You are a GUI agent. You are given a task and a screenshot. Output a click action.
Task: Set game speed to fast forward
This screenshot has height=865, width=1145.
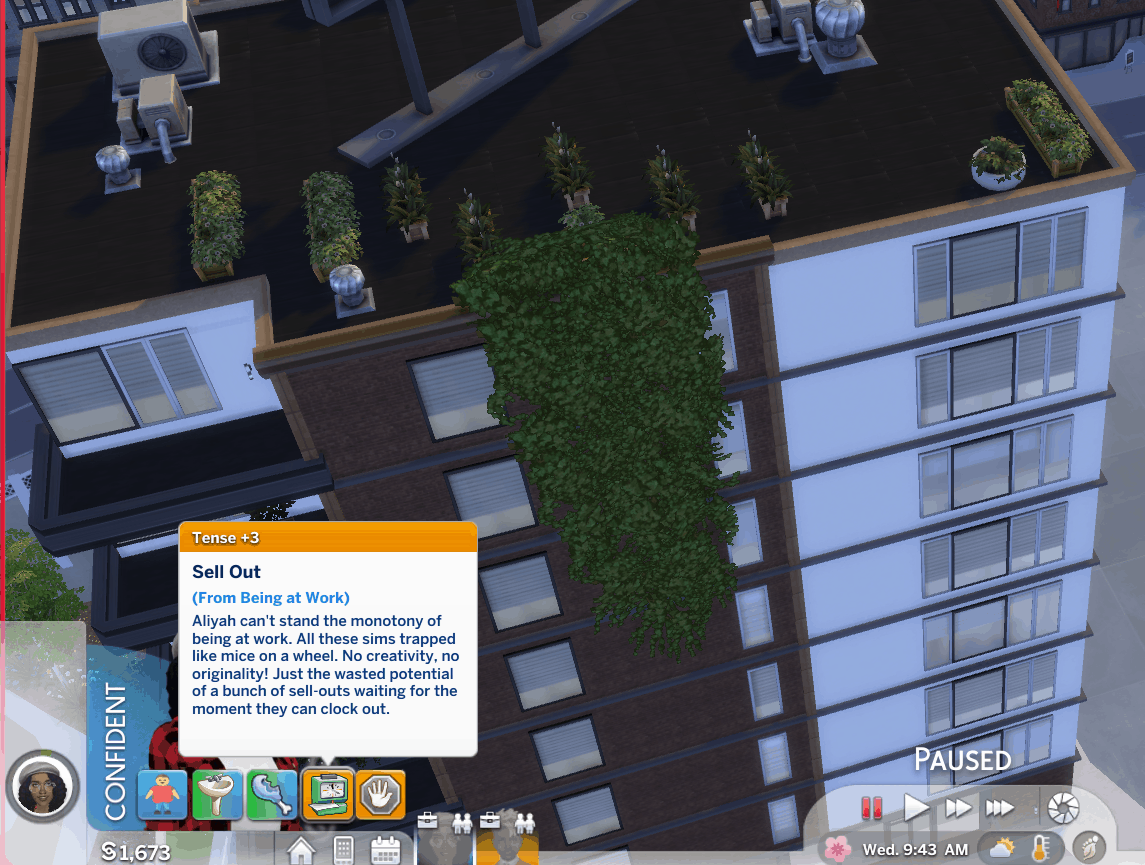tap(957, 807)
